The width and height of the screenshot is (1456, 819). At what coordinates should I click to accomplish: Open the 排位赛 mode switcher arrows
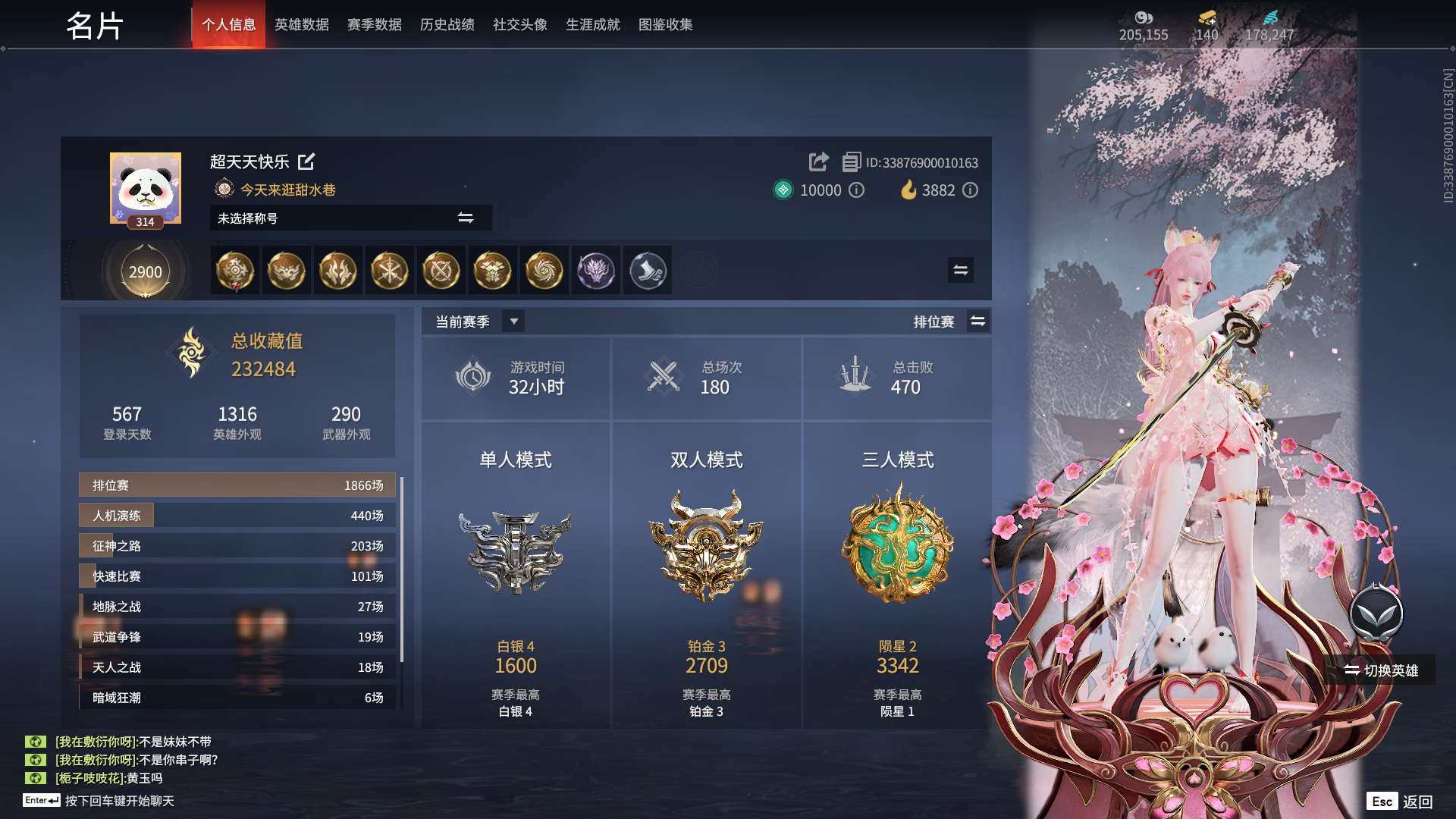[x=978, y=321]
